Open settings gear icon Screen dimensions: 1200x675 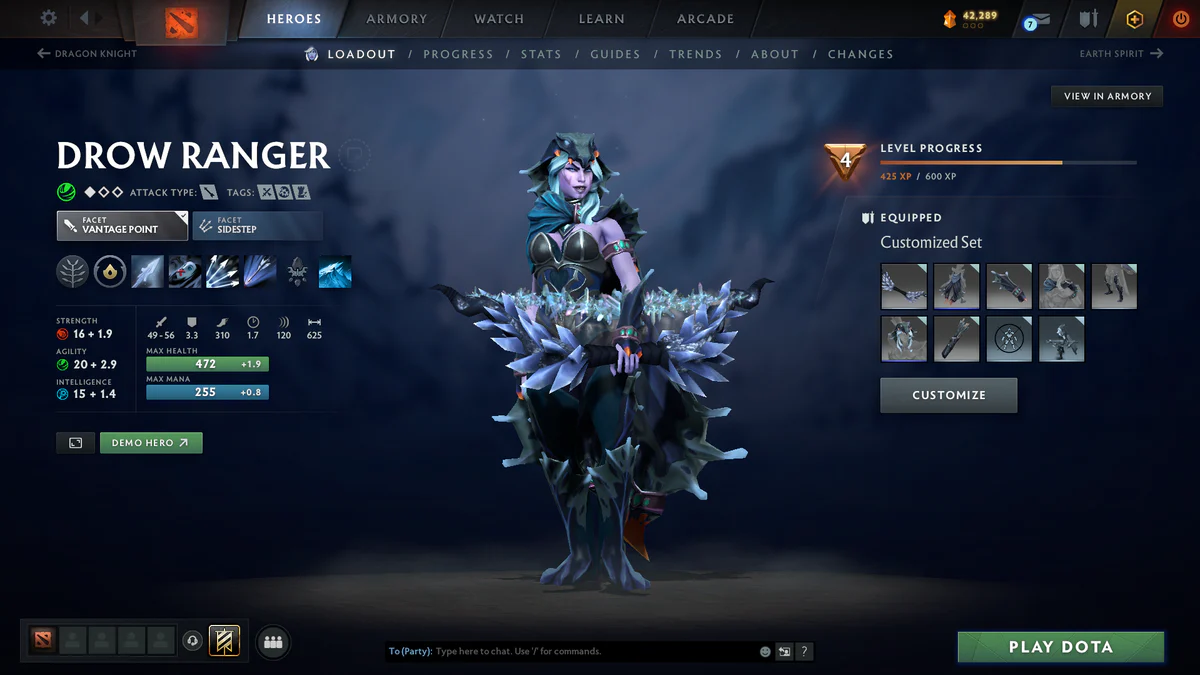[x=48, y=18]
